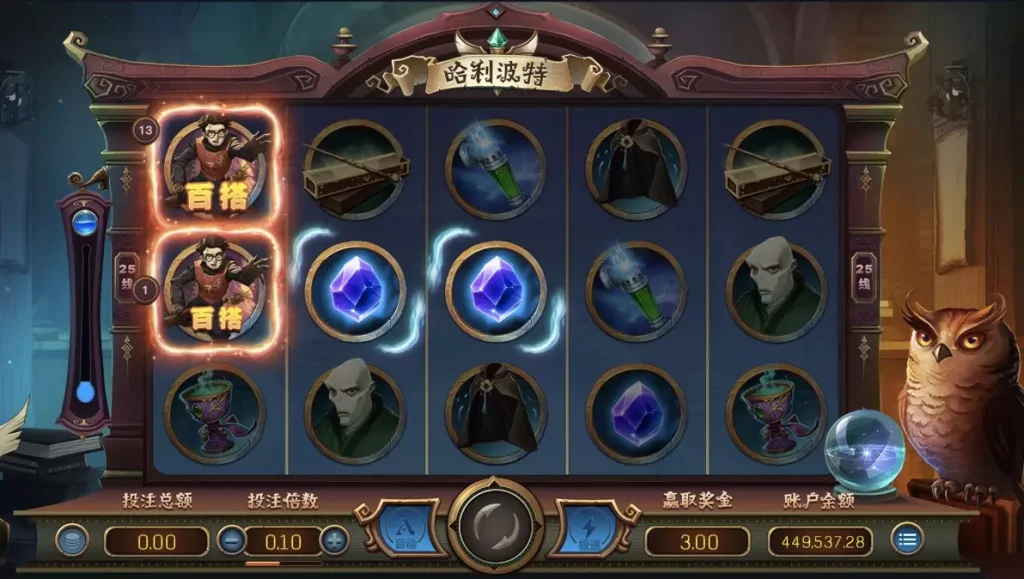Spin the reels with the center button
Image resolution: width=1024 pixels, height=579 pixels.
(x=495, y=526)
